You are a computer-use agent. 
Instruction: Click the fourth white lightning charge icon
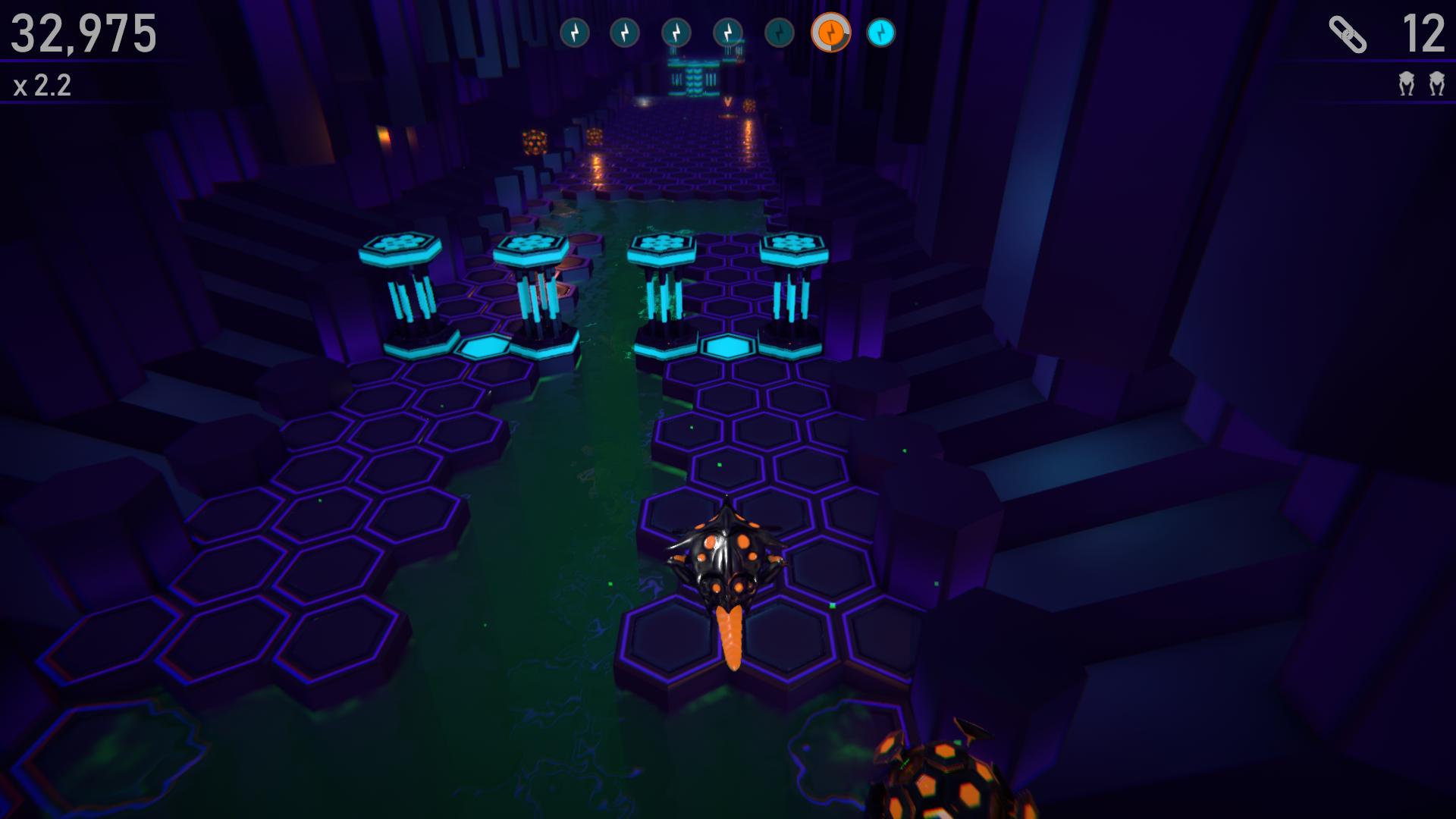tap(727, 33)
